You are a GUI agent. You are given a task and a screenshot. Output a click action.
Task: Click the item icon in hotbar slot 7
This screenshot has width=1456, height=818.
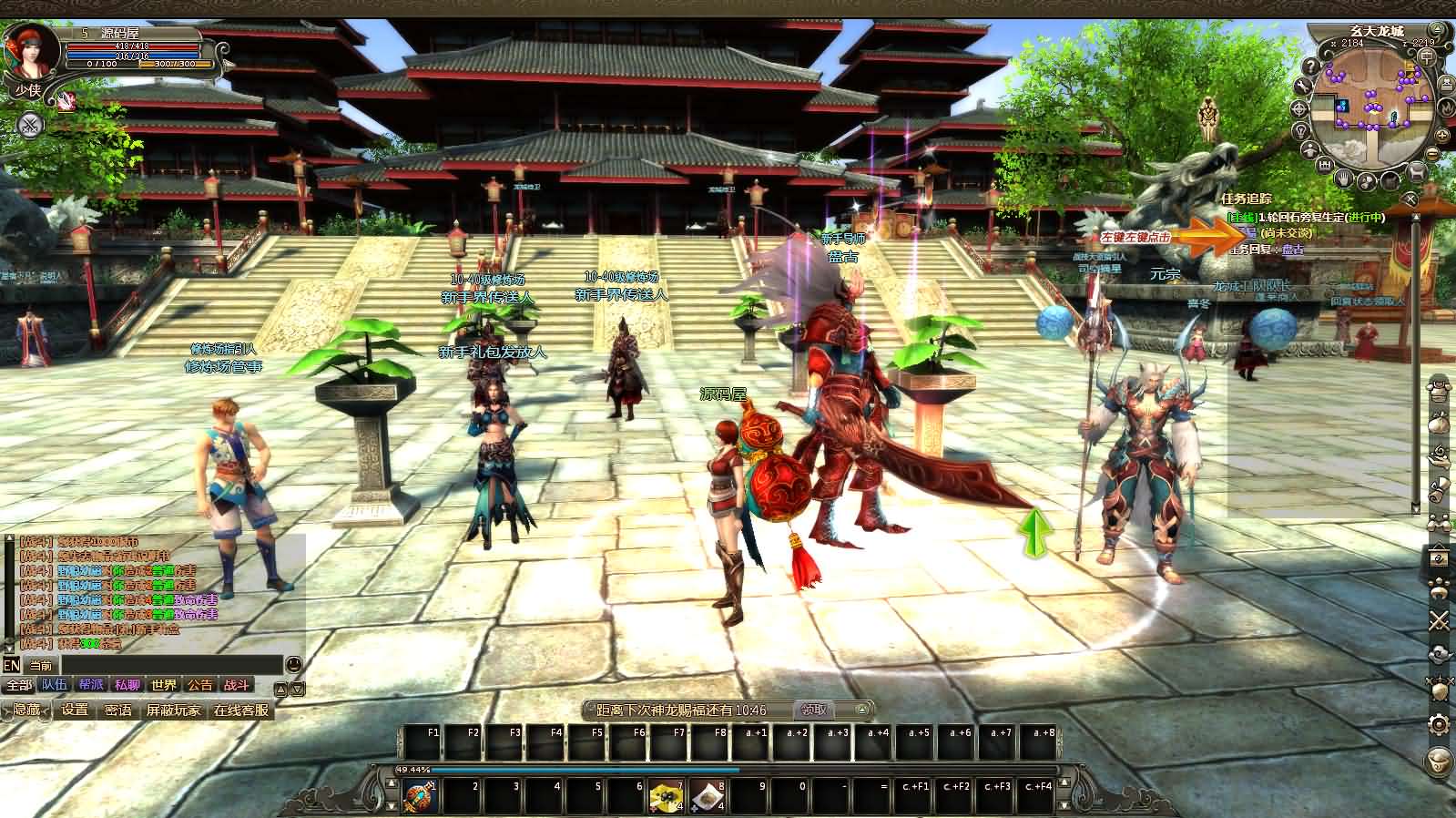(x=666, y=796)
